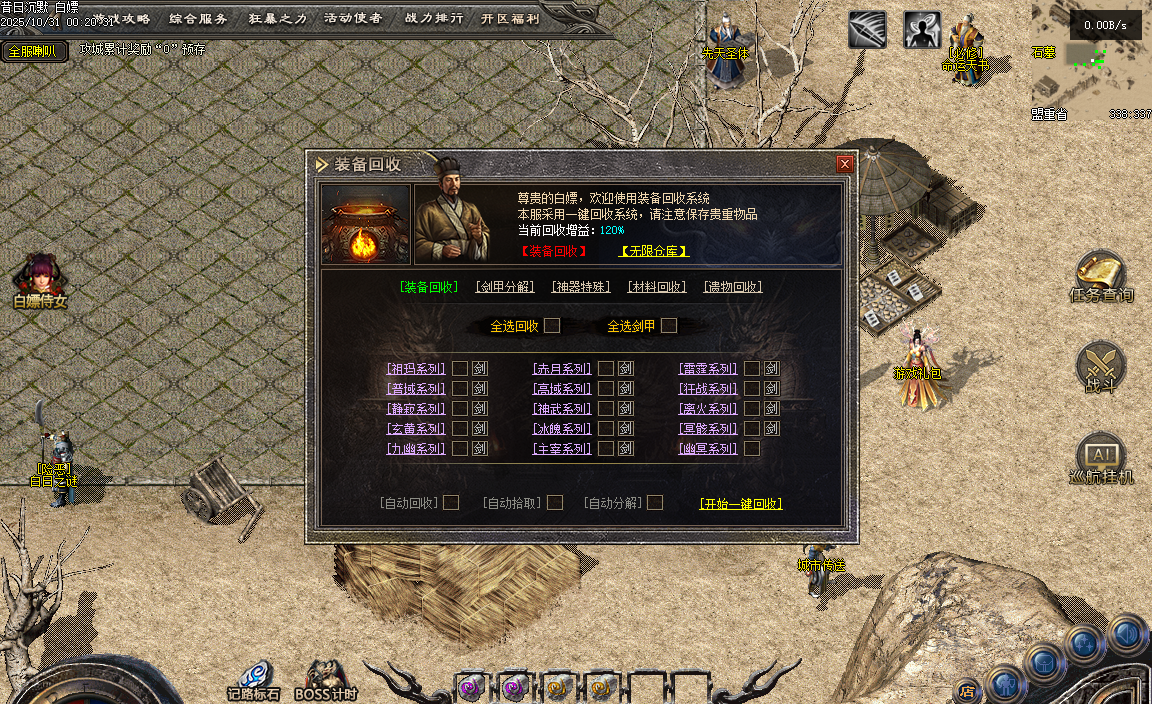Image resolution: width=1152 pixels, height=704 pixels.
Task: Switch to the 神器特殊 tab
Action: [581, 287]
